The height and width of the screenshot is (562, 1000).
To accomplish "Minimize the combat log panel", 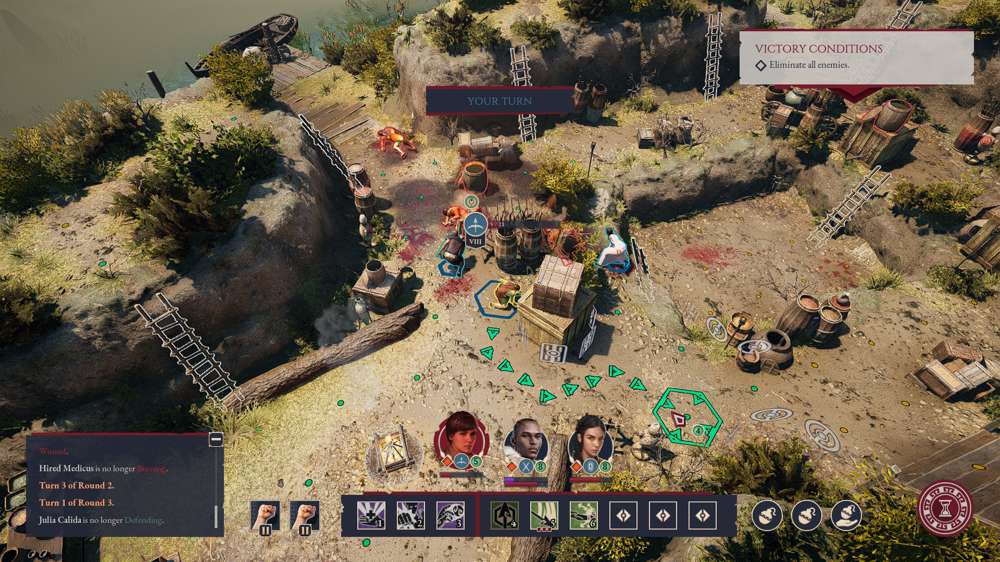I will coord(215,439).
